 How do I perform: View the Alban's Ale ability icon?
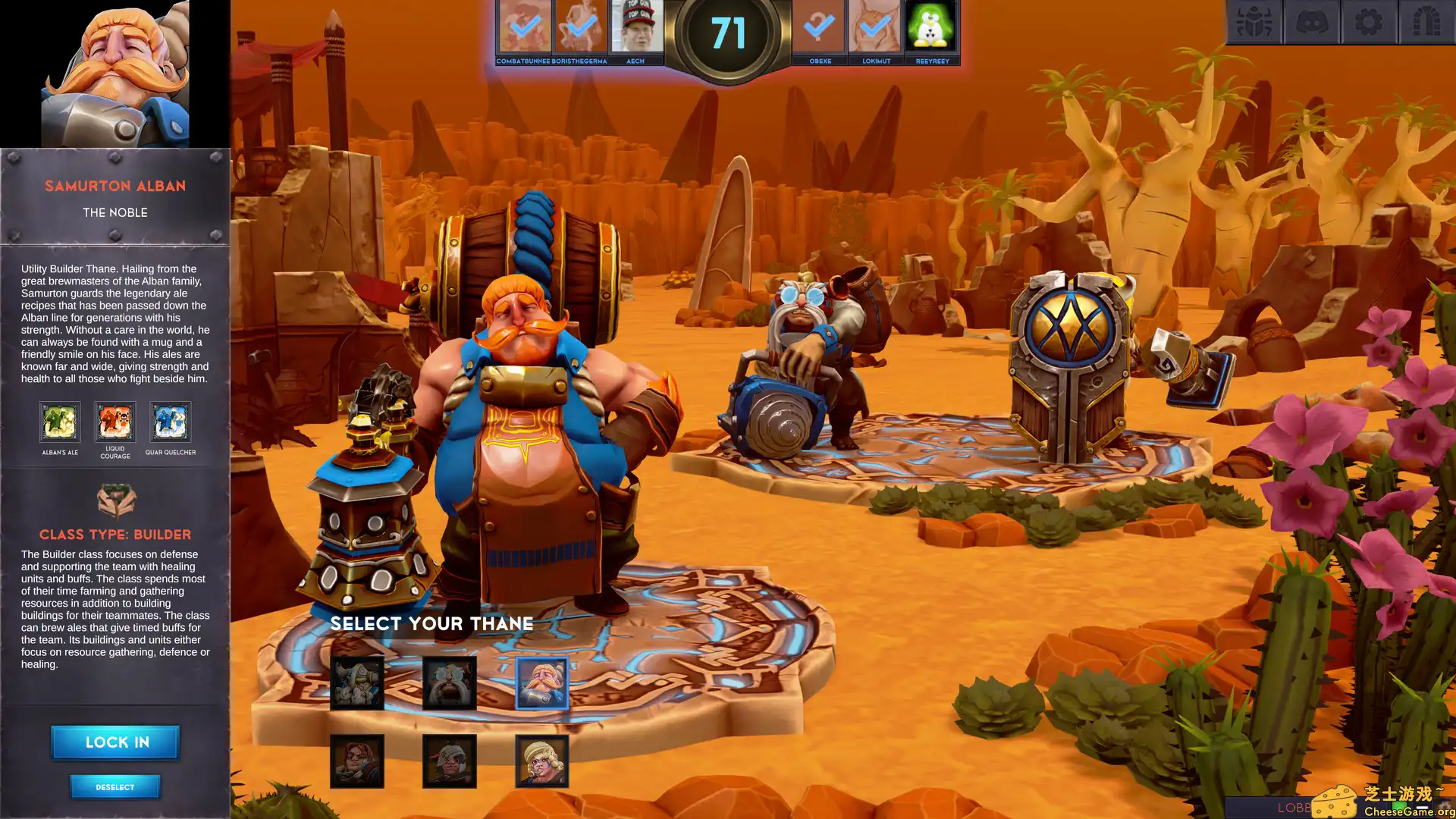click(59, 422)
